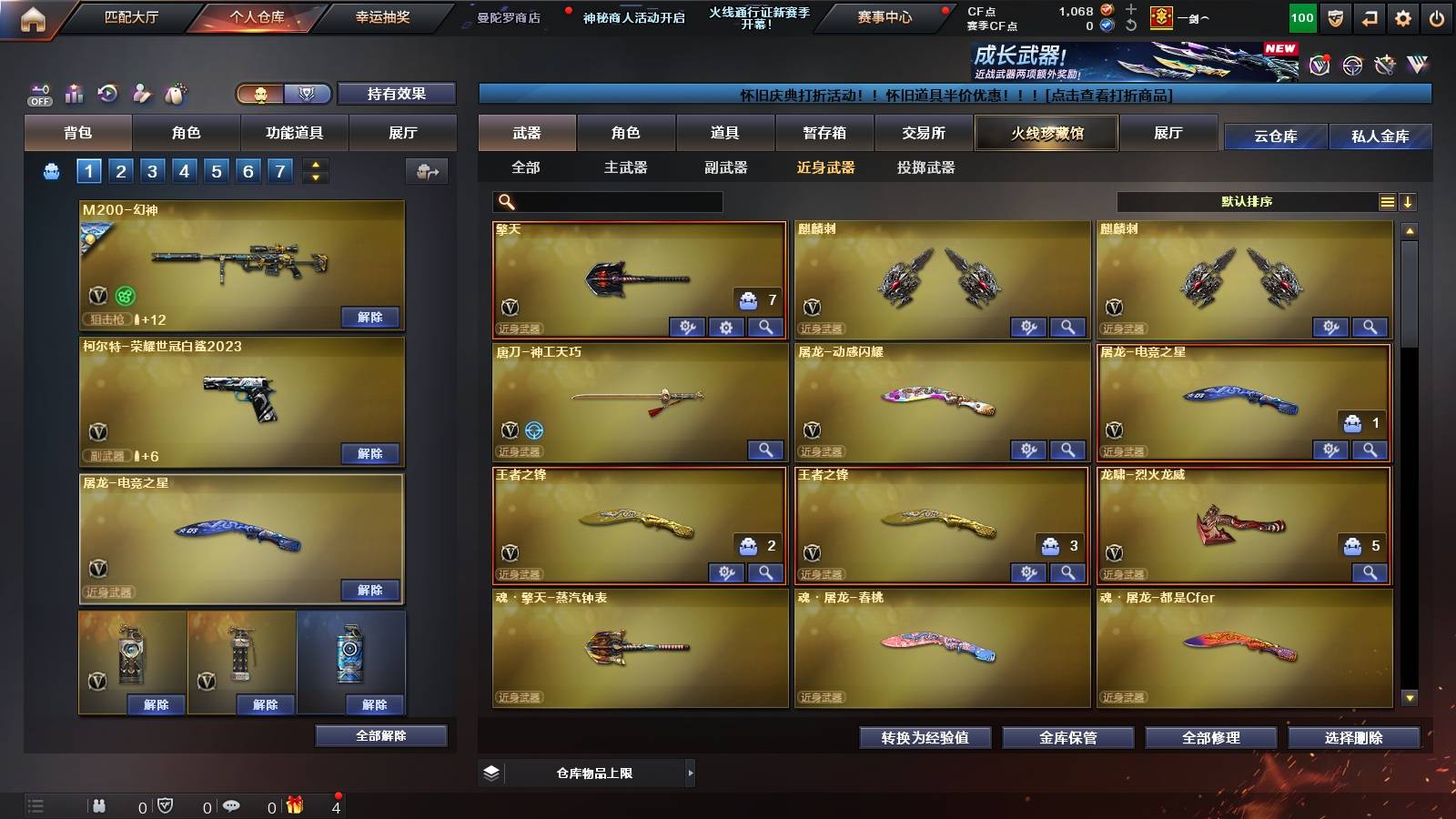Switch the OFF key effect toggle on

tap(38, 94)
